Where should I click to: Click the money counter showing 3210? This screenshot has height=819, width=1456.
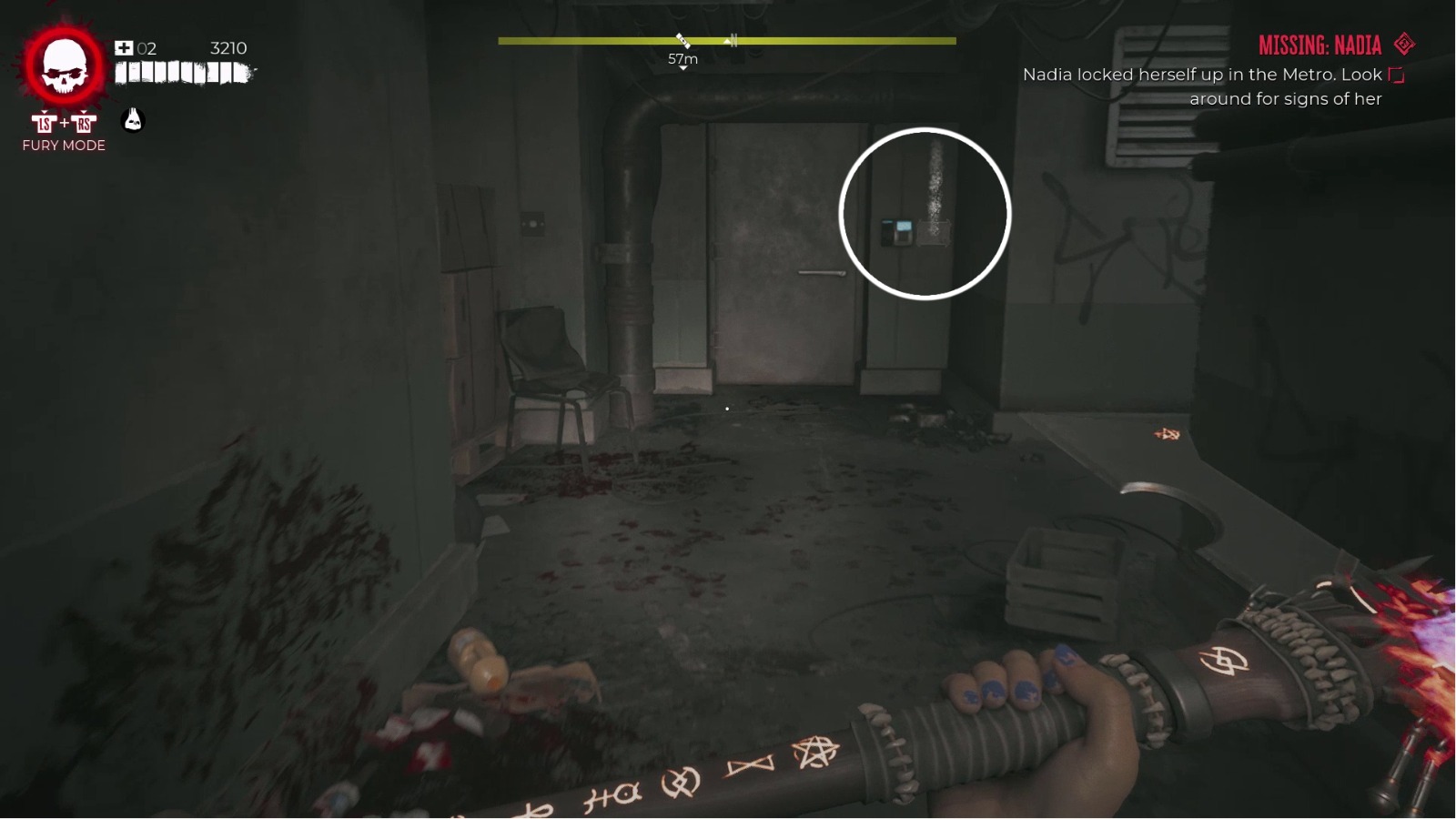[227, 47]
